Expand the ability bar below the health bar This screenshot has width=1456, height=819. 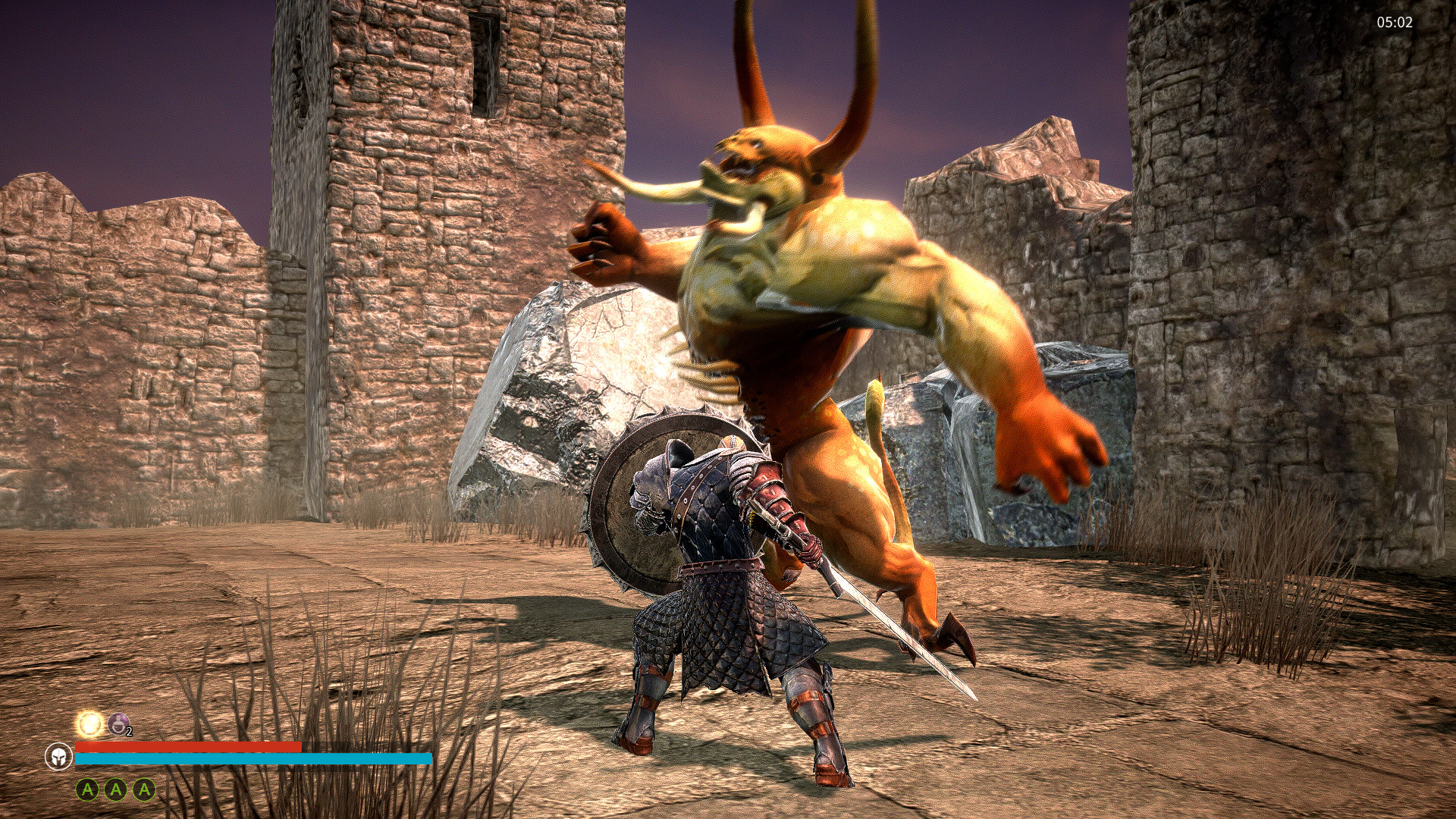click(116, 789)
